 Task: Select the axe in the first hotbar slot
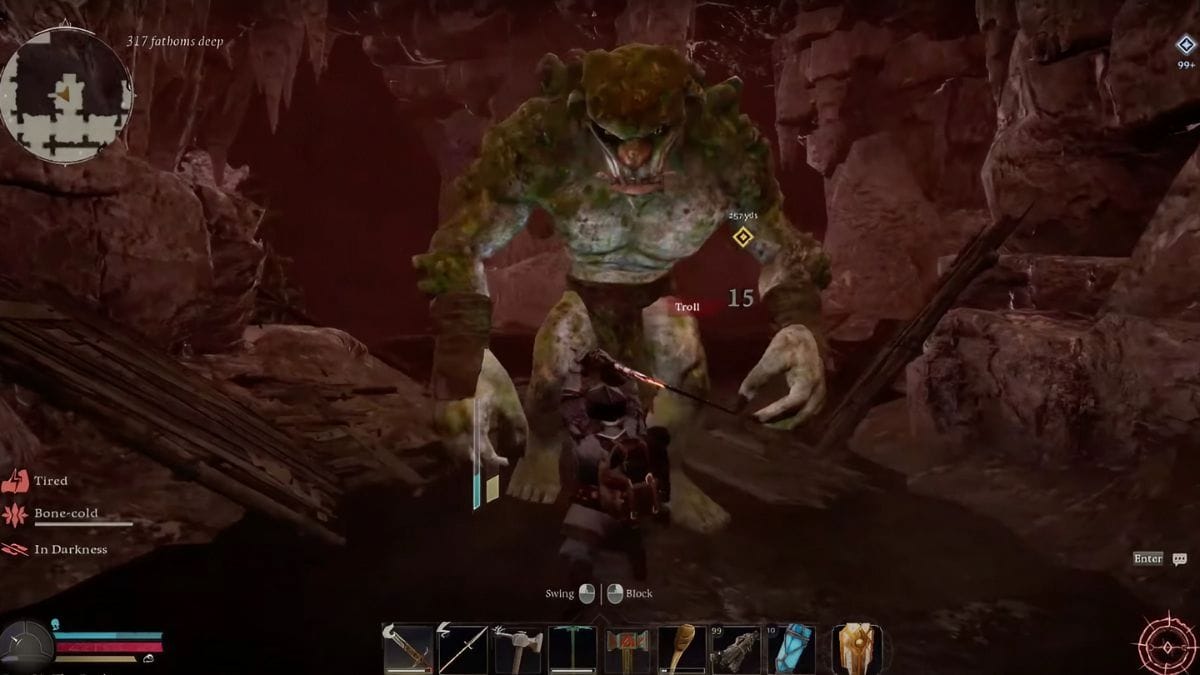click(x=408, y=649)
